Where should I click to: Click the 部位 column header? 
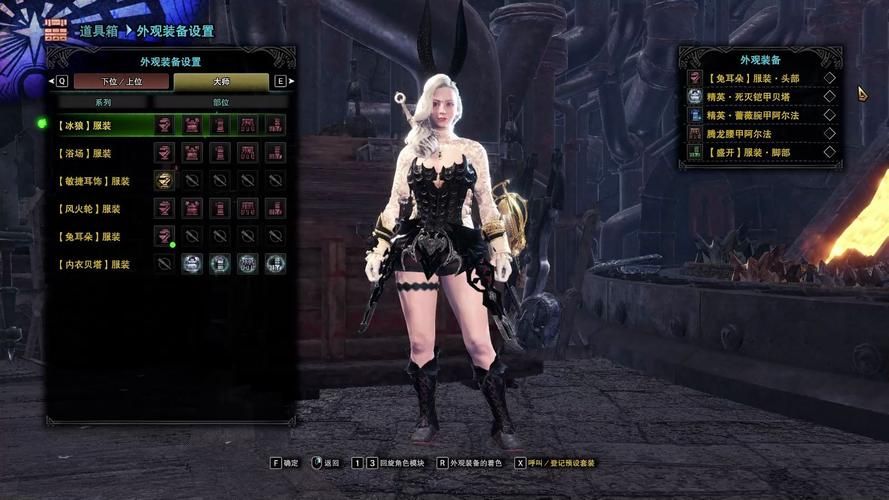coord(220,102)
